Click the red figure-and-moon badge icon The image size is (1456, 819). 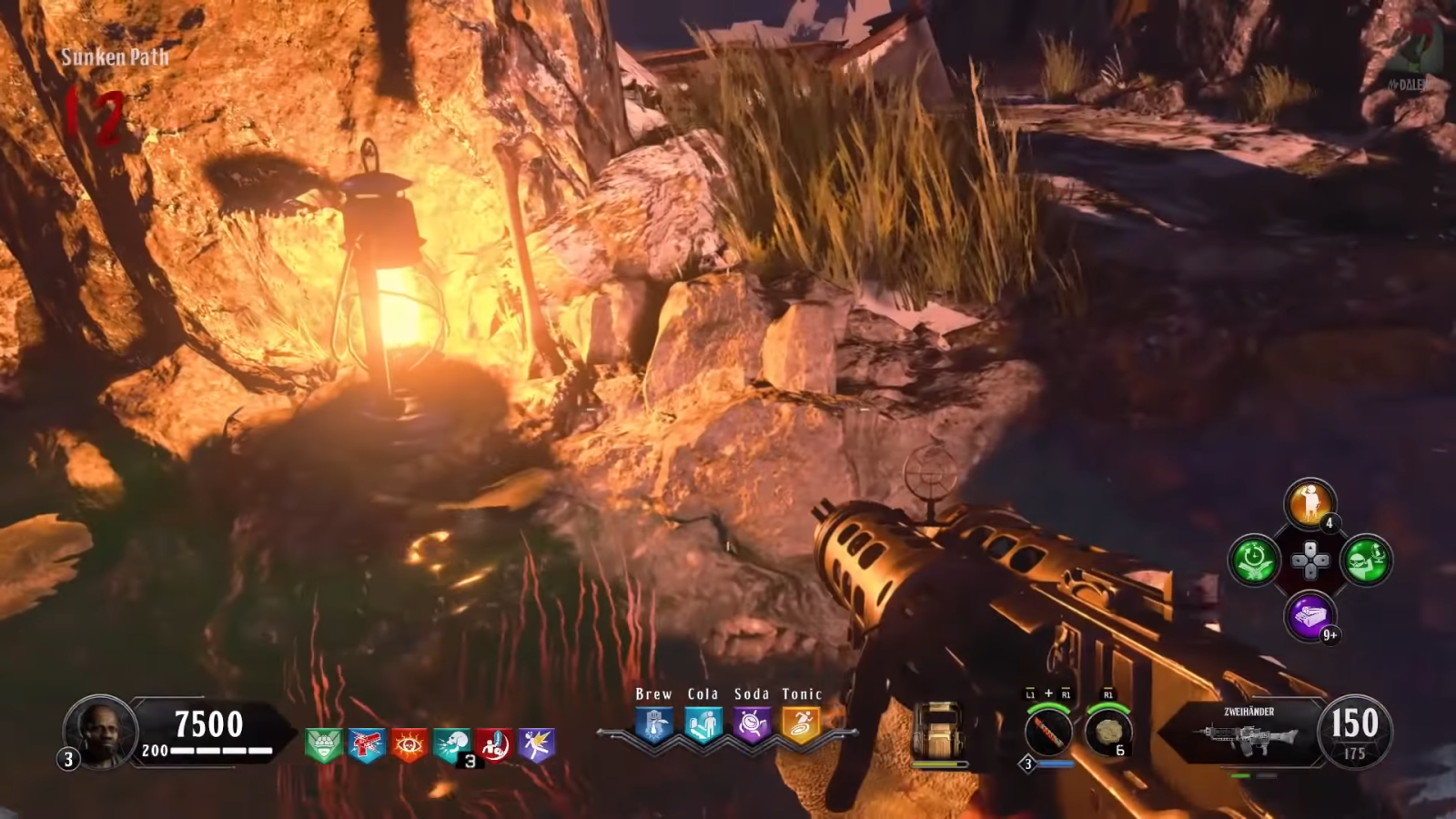[494, 746]
